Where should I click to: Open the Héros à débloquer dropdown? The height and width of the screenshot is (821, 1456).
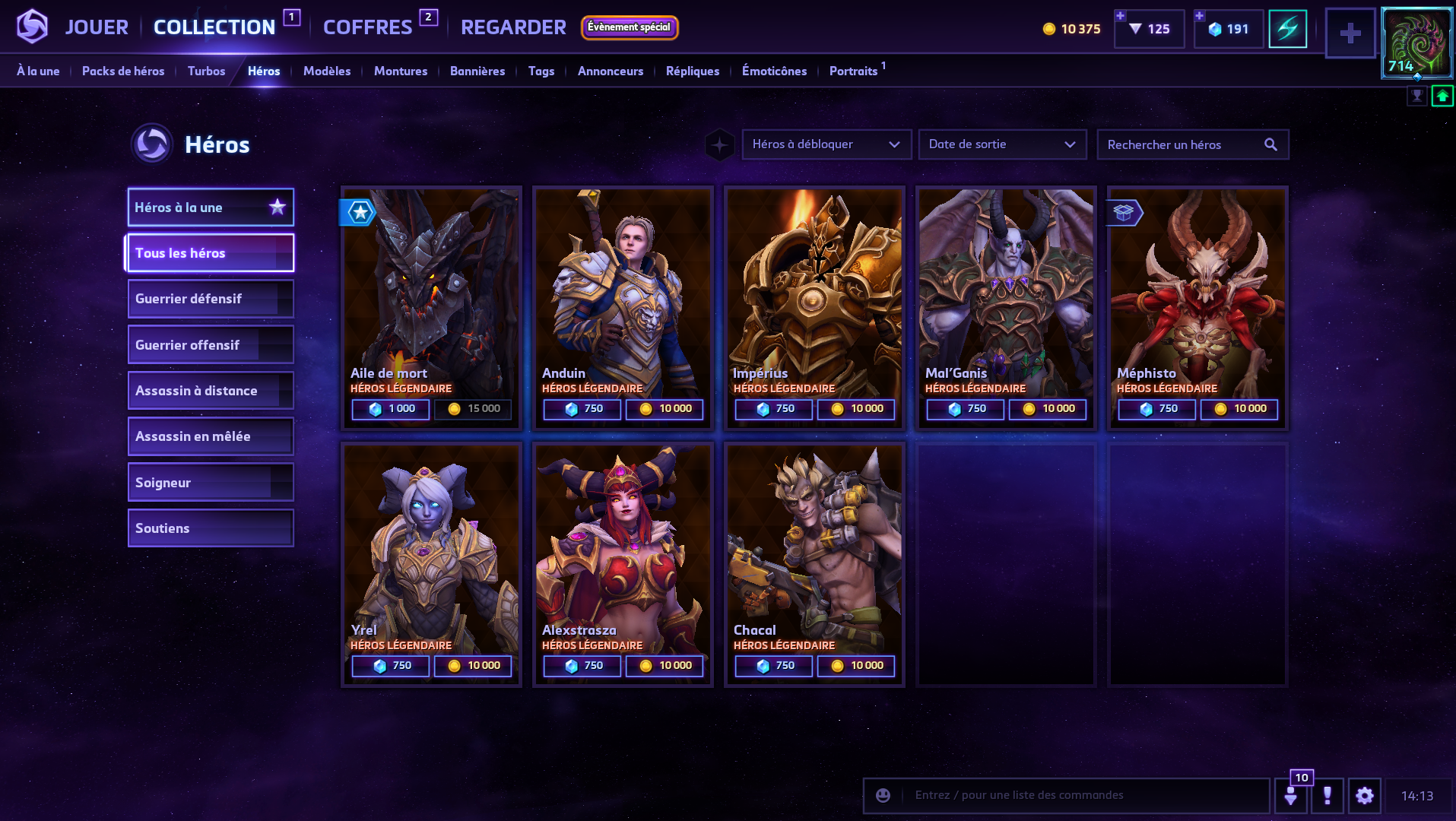(x=826, y=144)
